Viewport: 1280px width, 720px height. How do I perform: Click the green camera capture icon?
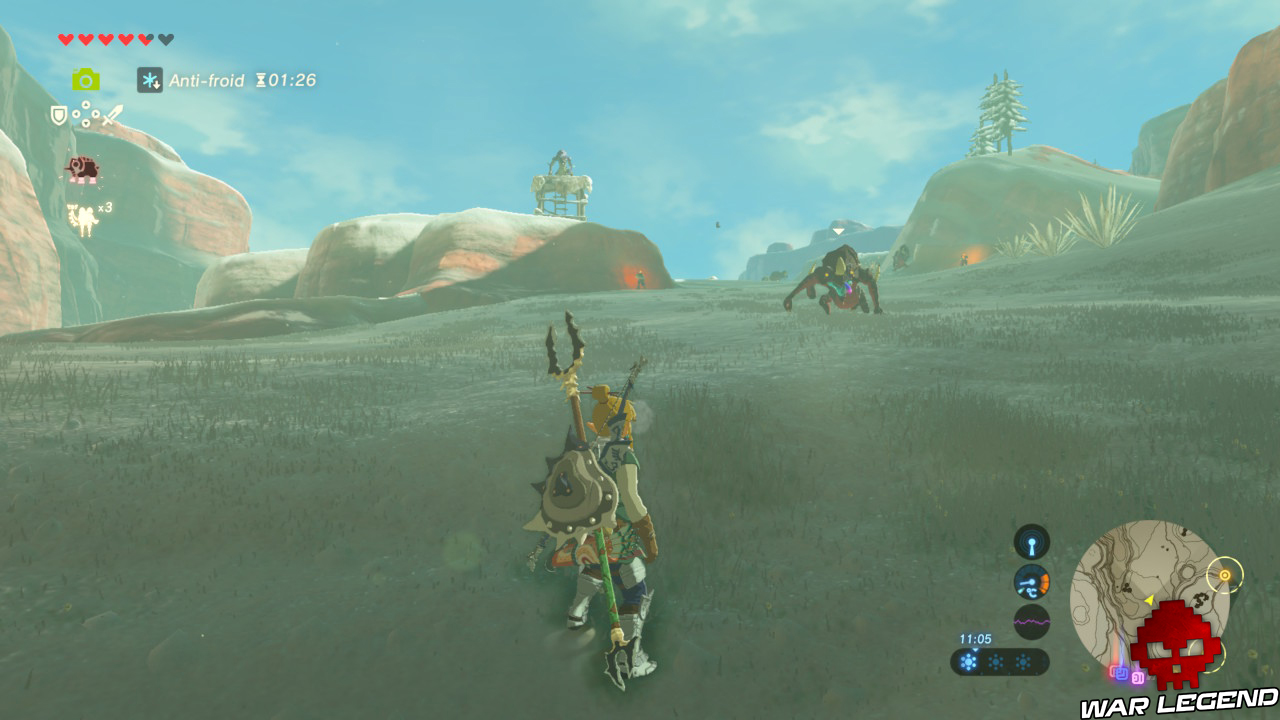tap(86, 79)
